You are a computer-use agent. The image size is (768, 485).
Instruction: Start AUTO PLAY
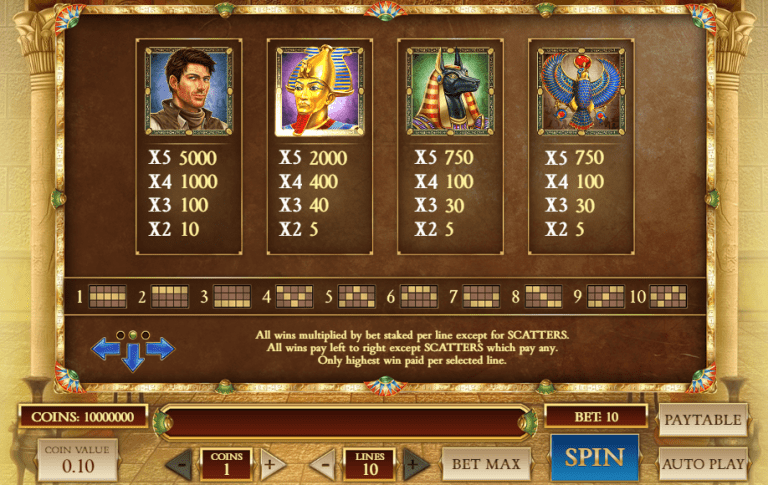click(703, 464)
